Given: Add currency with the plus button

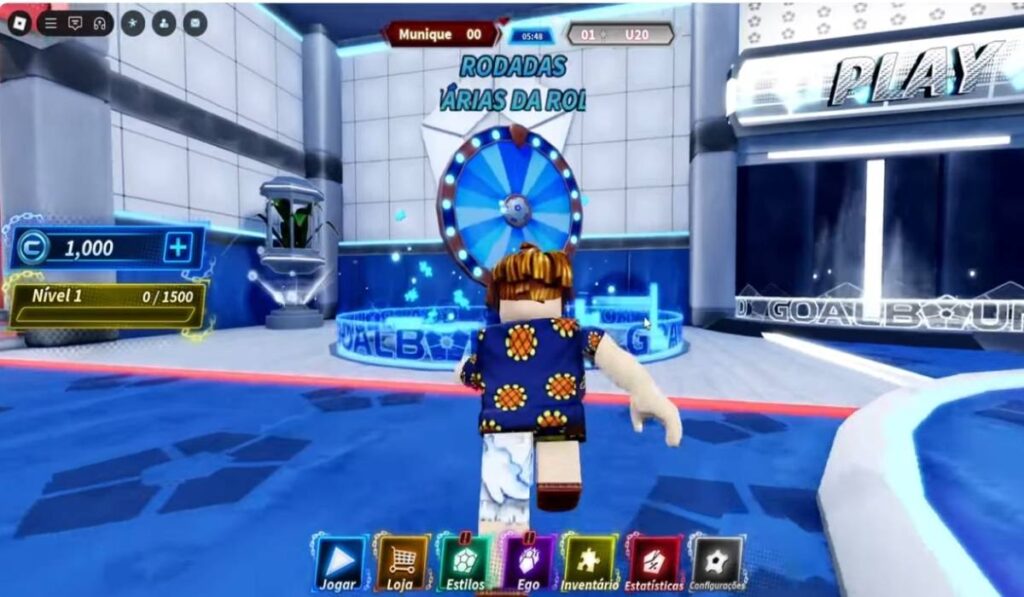Looking at the screenshot, I should 178,248.
